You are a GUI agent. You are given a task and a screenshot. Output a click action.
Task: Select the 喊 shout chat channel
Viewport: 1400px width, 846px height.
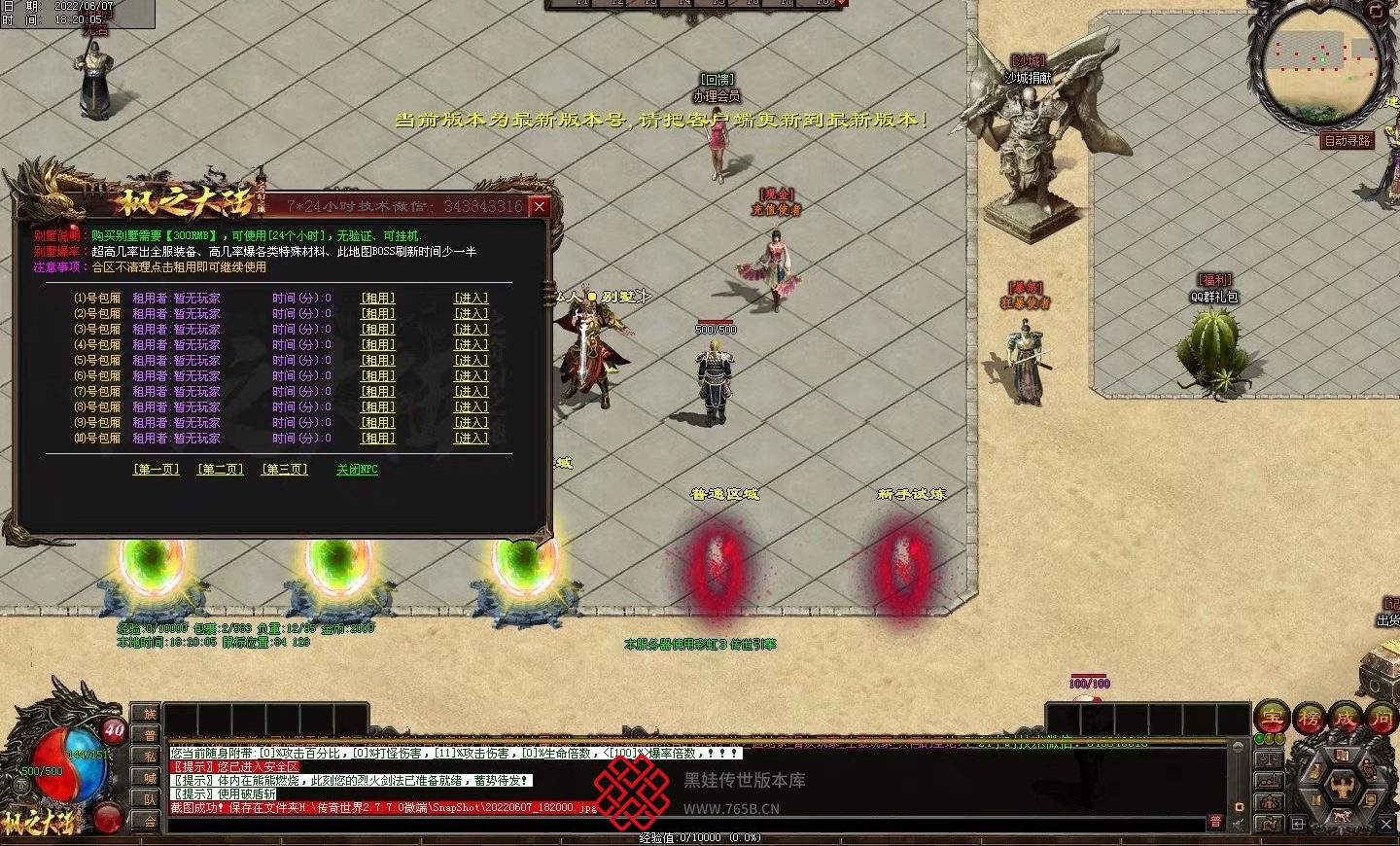point(150,778)
